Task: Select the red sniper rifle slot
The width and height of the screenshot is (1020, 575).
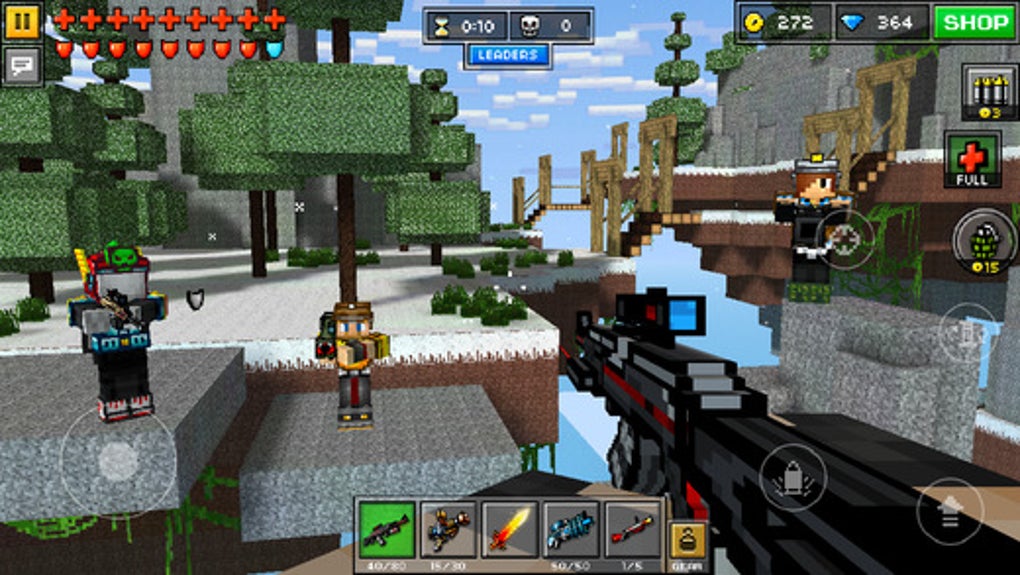Action: pos(632,530)
